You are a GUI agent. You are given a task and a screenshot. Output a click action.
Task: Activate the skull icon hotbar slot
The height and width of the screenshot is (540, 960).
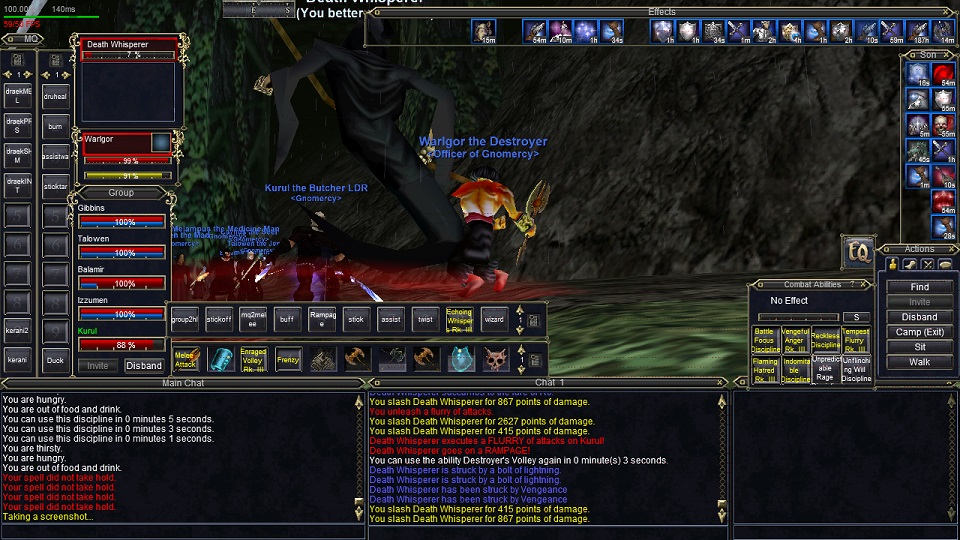(x=494, y=359)
